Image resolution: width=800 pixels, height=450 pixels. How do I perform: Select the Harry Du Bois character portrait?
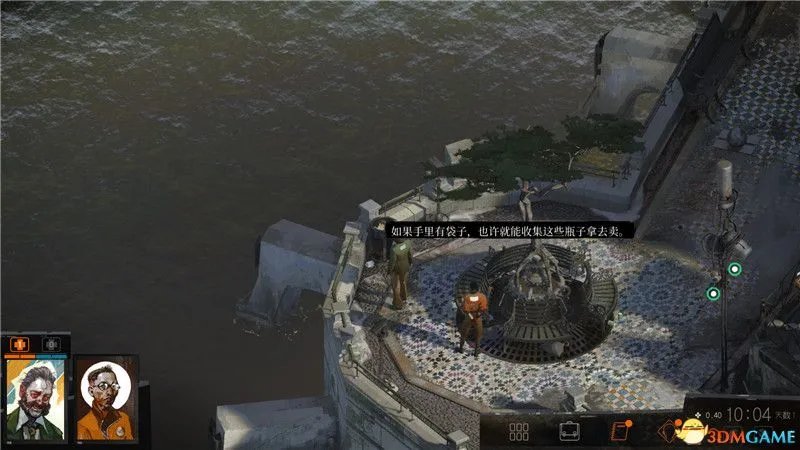[34, 398]
